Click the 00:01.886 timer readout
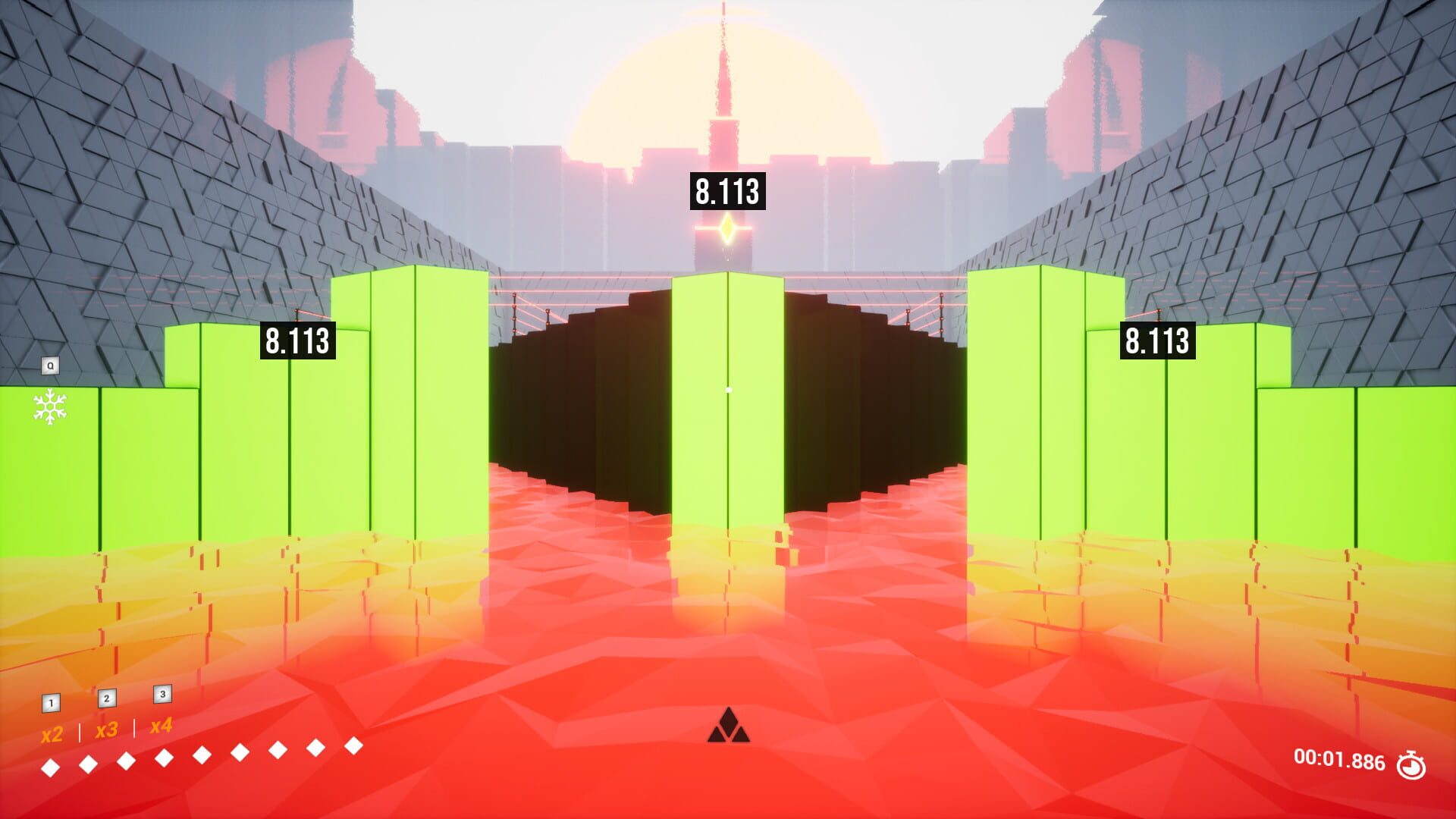 tap(1339, 758)
